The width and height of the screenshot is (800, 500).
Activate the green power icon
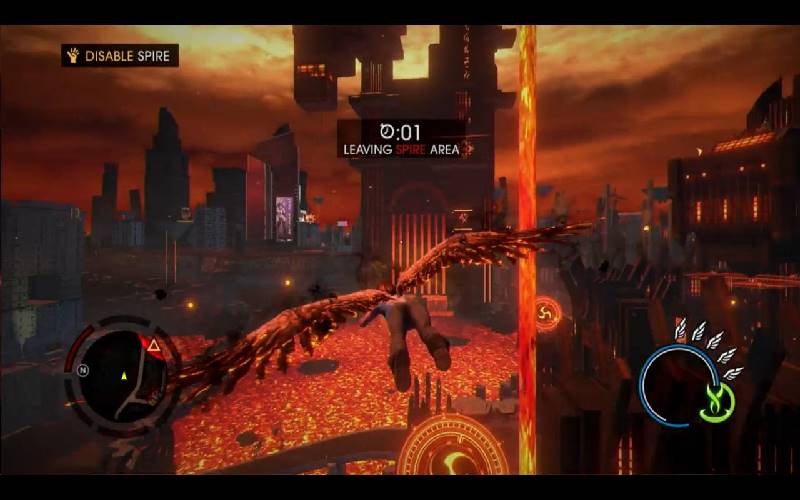pyautogui.click(x=716, y=400)
